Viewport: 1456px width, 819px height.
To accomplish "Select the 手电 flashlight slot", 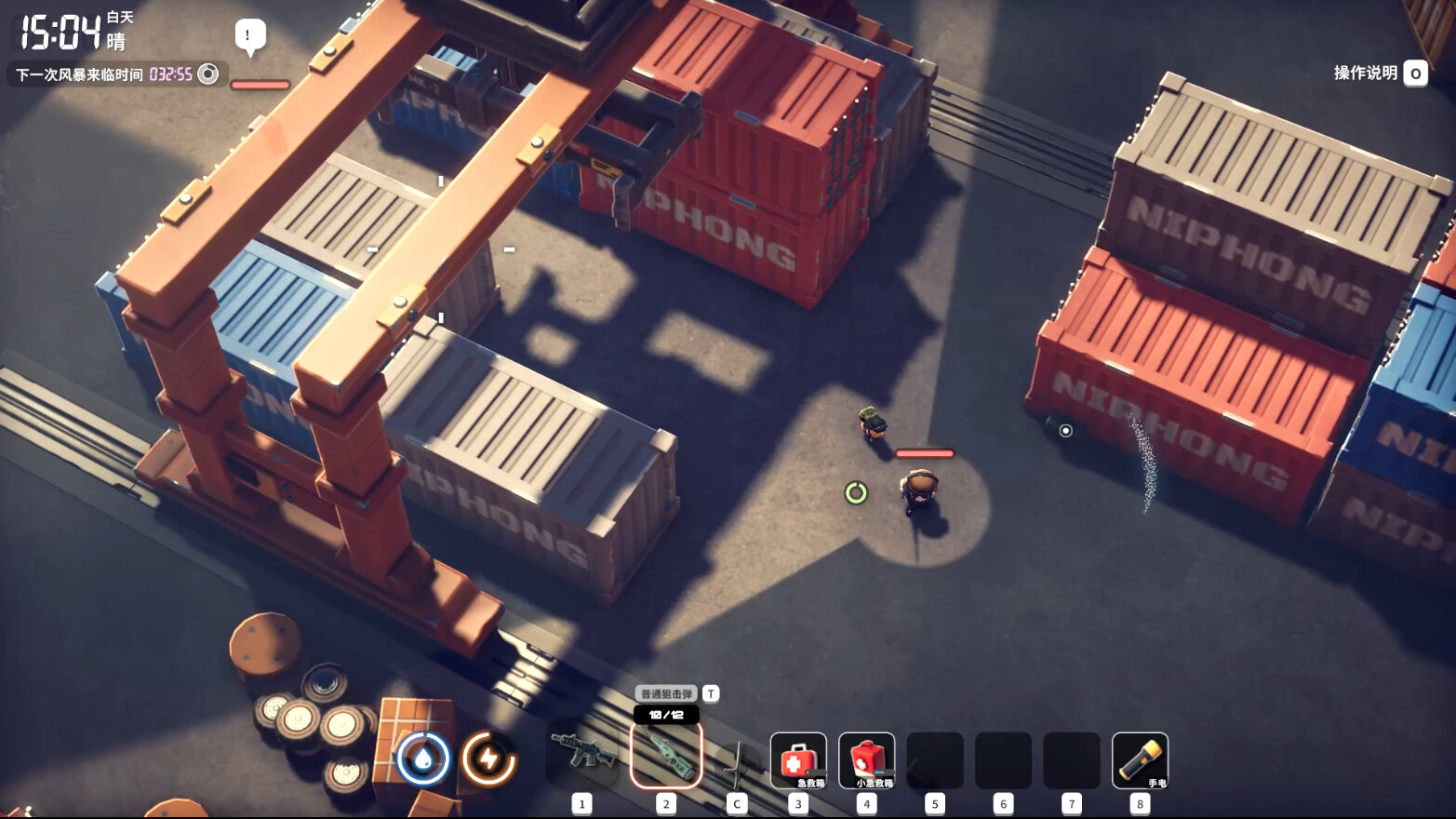I will click(x=1140, y=759).
